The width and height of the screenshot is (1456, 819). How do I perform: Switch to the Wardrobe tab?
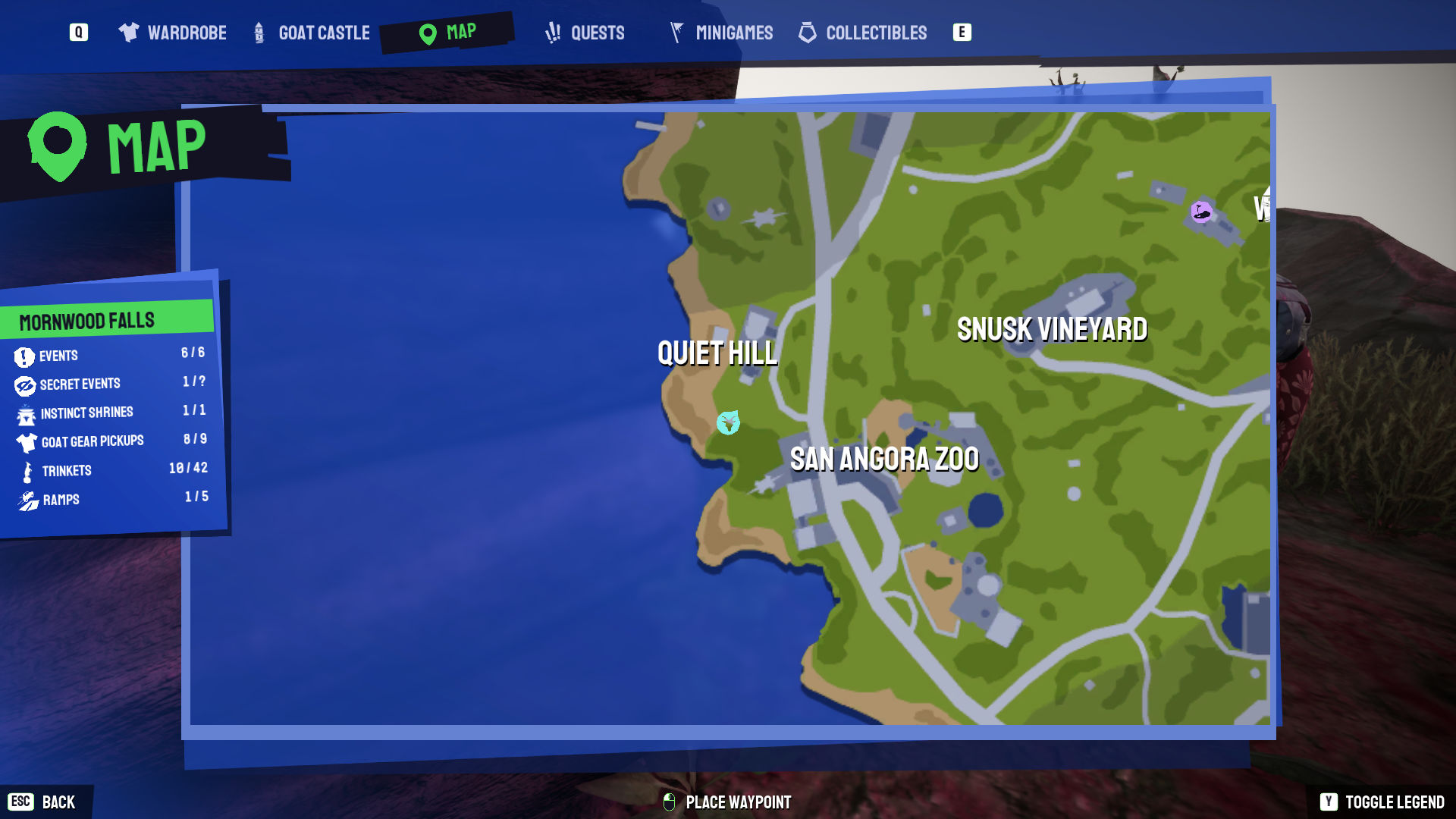point(171,33)
